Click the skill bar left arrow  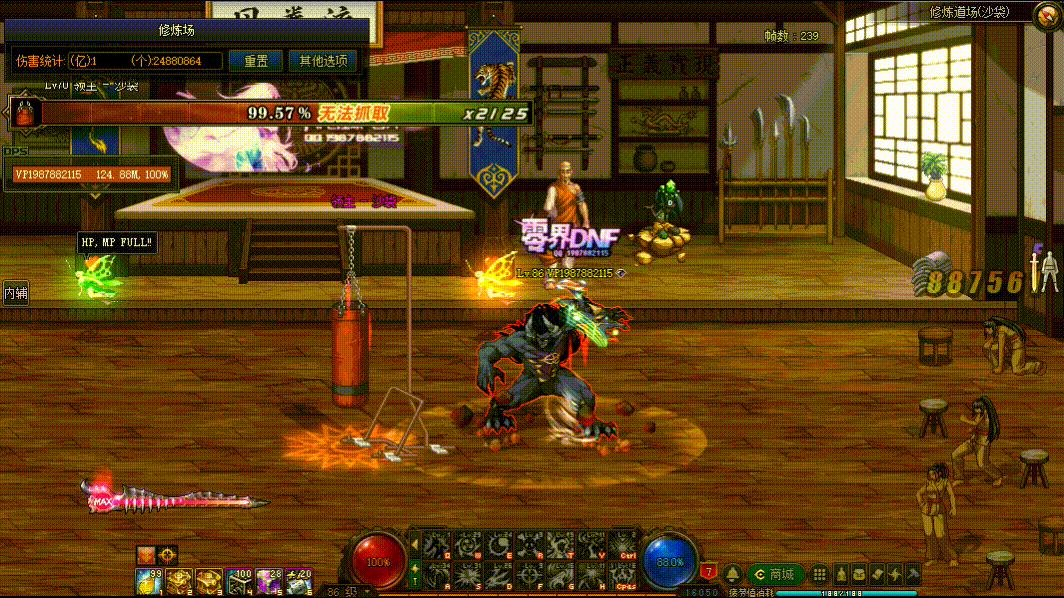(414, 545)
